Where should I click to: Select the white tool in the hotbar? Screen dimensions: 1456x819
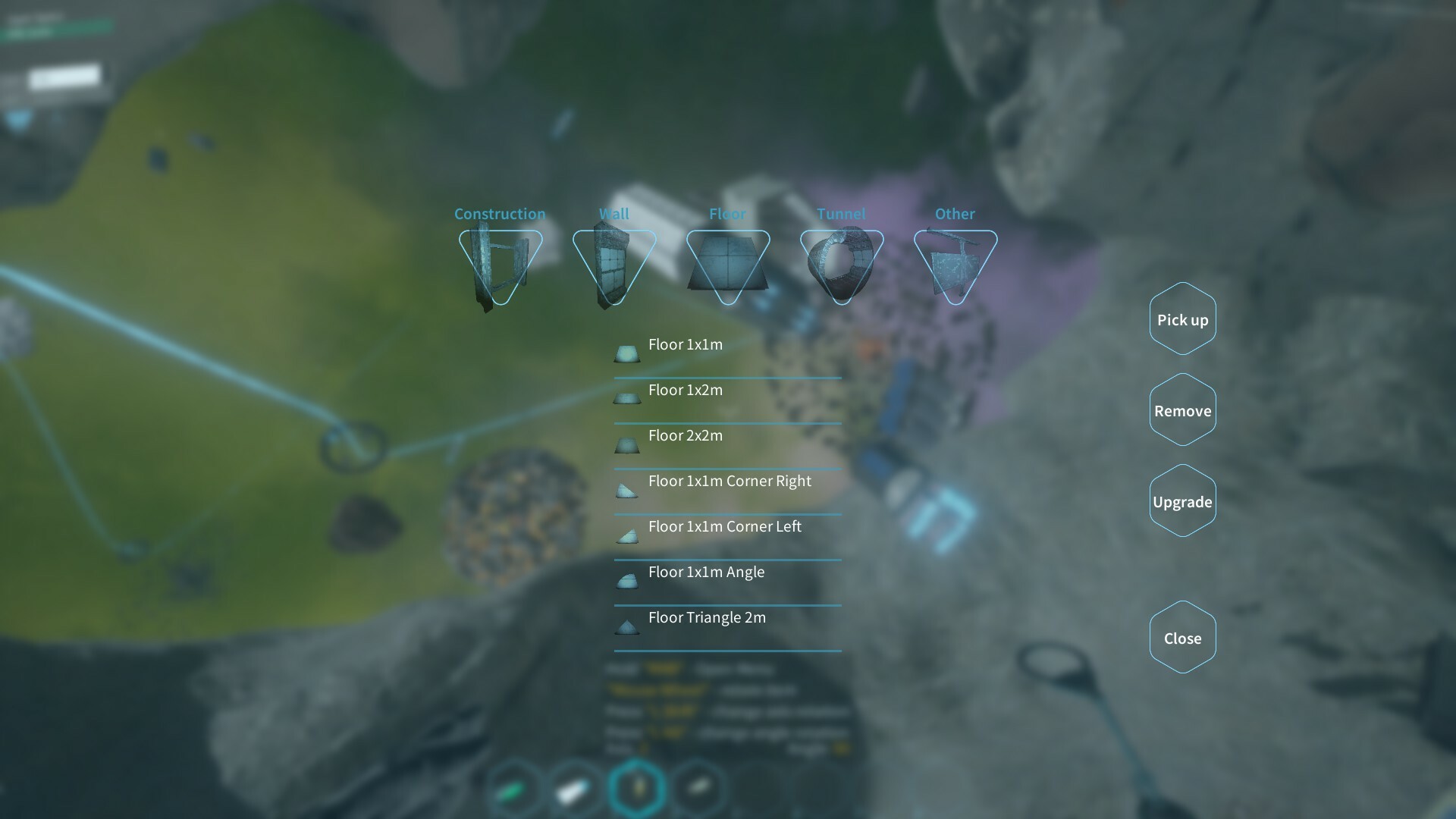[x=573, y=789]
